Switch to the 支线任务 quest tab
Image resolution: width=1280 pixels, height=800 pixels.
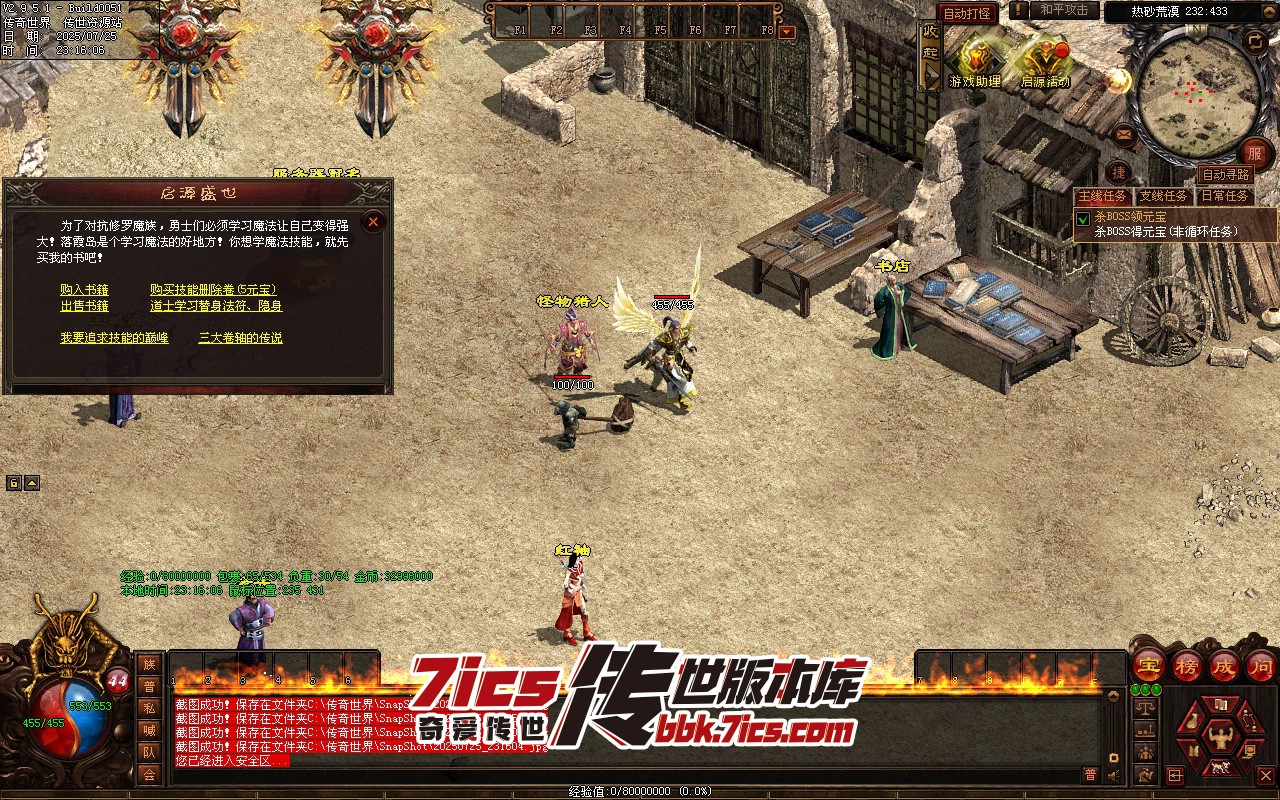coord(1164,196)
